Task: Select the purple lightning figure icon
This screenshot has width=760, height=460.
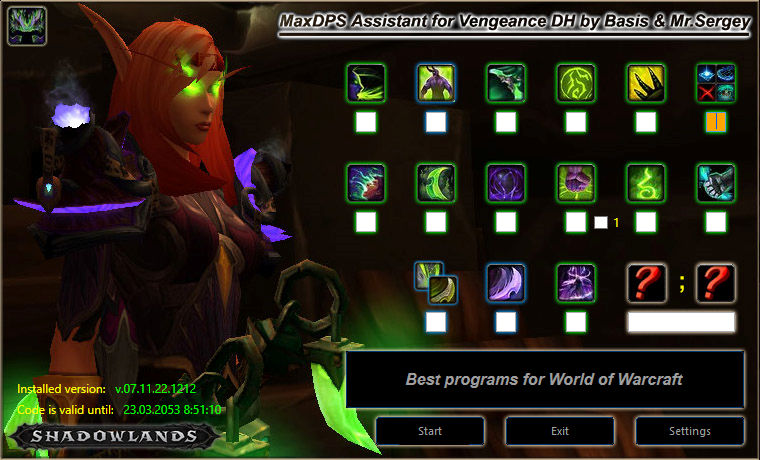Action: click(576, 283)
